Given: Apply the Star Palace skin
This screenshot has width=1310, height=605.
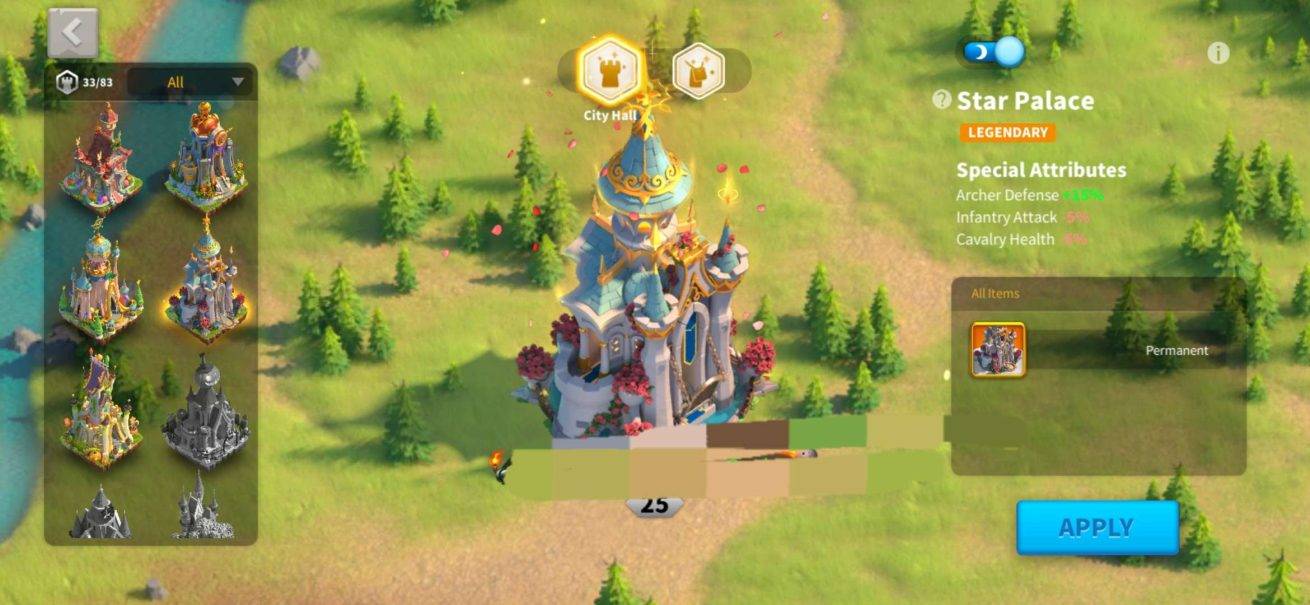Looking at the screenshot, I should coord(1097,527).
